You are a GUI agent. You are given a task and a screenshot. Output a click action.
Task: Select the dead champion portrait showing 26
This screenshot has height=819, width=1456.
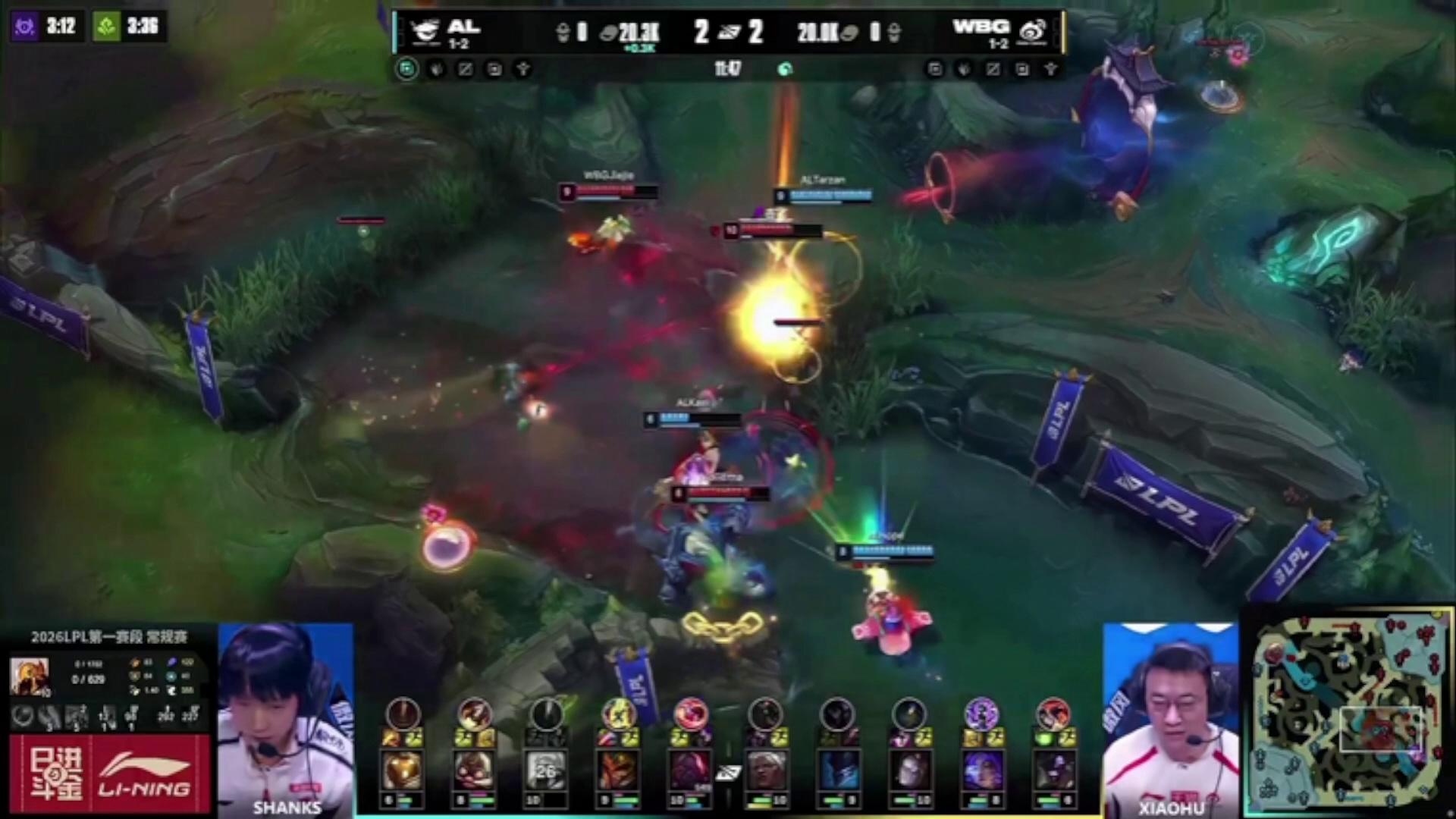(546, 770)
